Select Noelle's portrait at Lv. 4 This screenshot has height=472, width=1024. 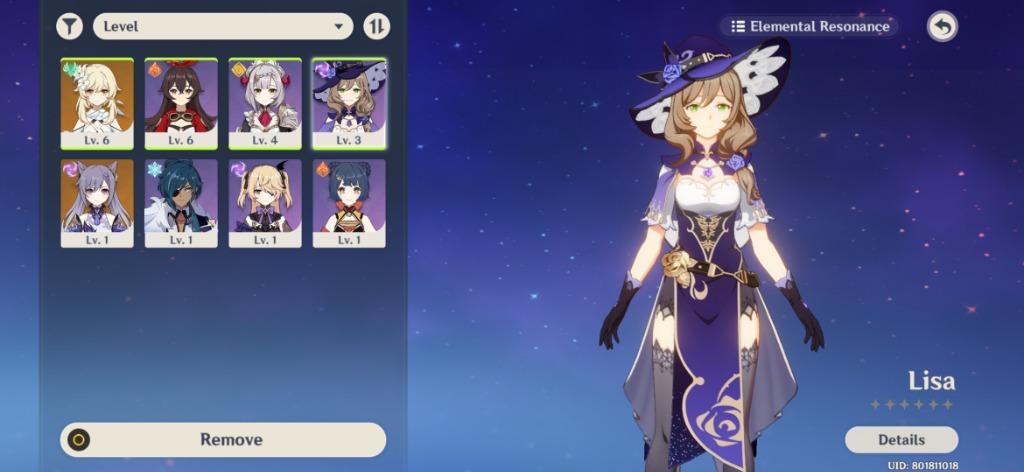coord(265,103)
